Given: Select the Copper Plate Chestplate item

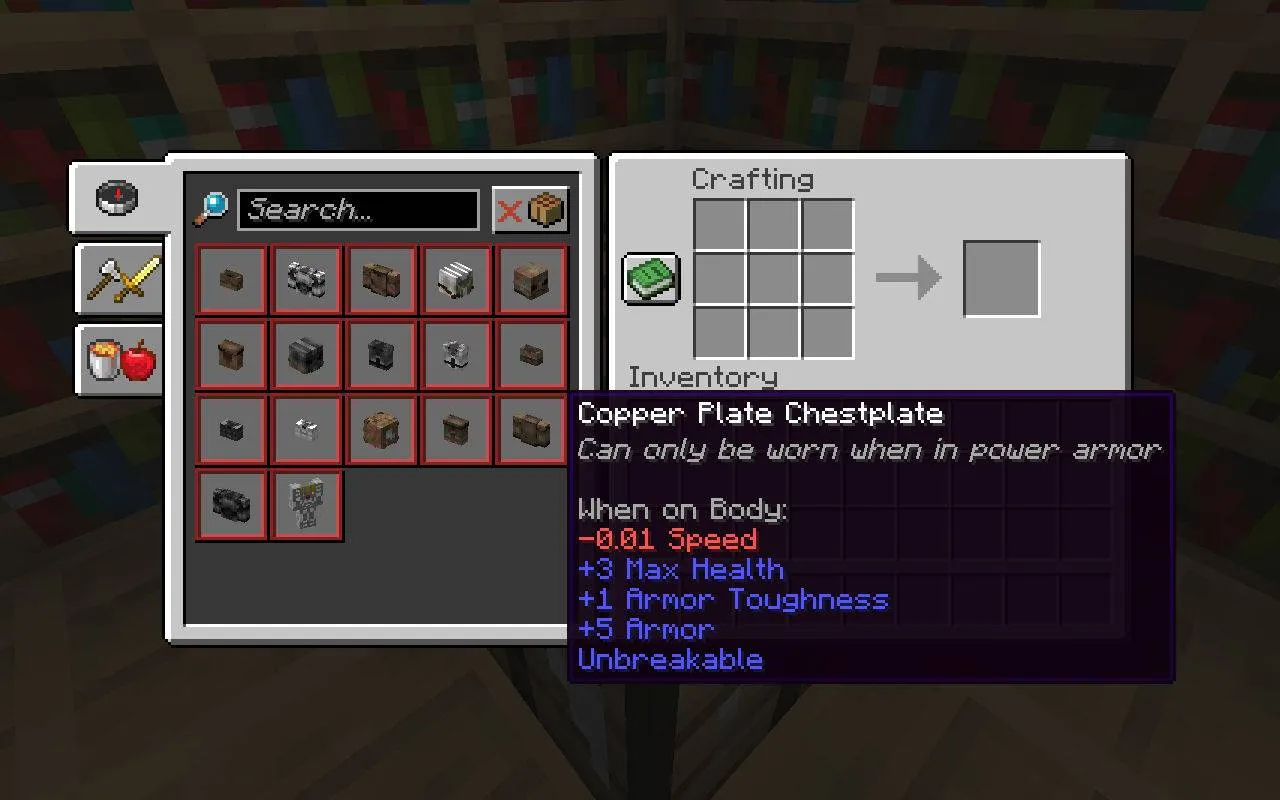Looking at the screenshot, I should point(531,429).
